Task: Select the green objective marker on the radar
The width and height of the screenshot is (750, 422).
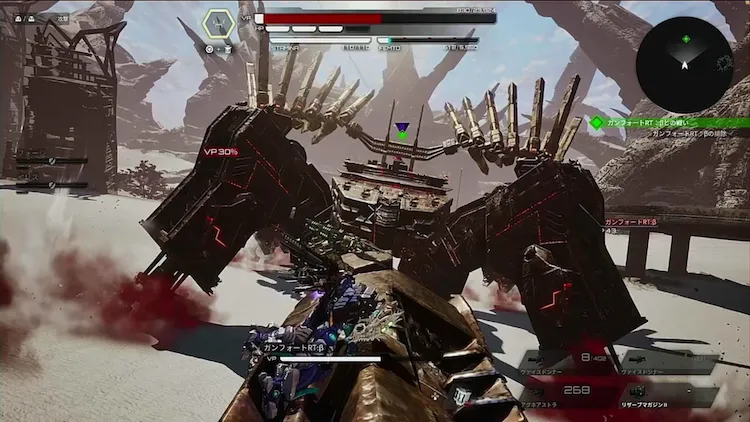Action: [686, 40]
